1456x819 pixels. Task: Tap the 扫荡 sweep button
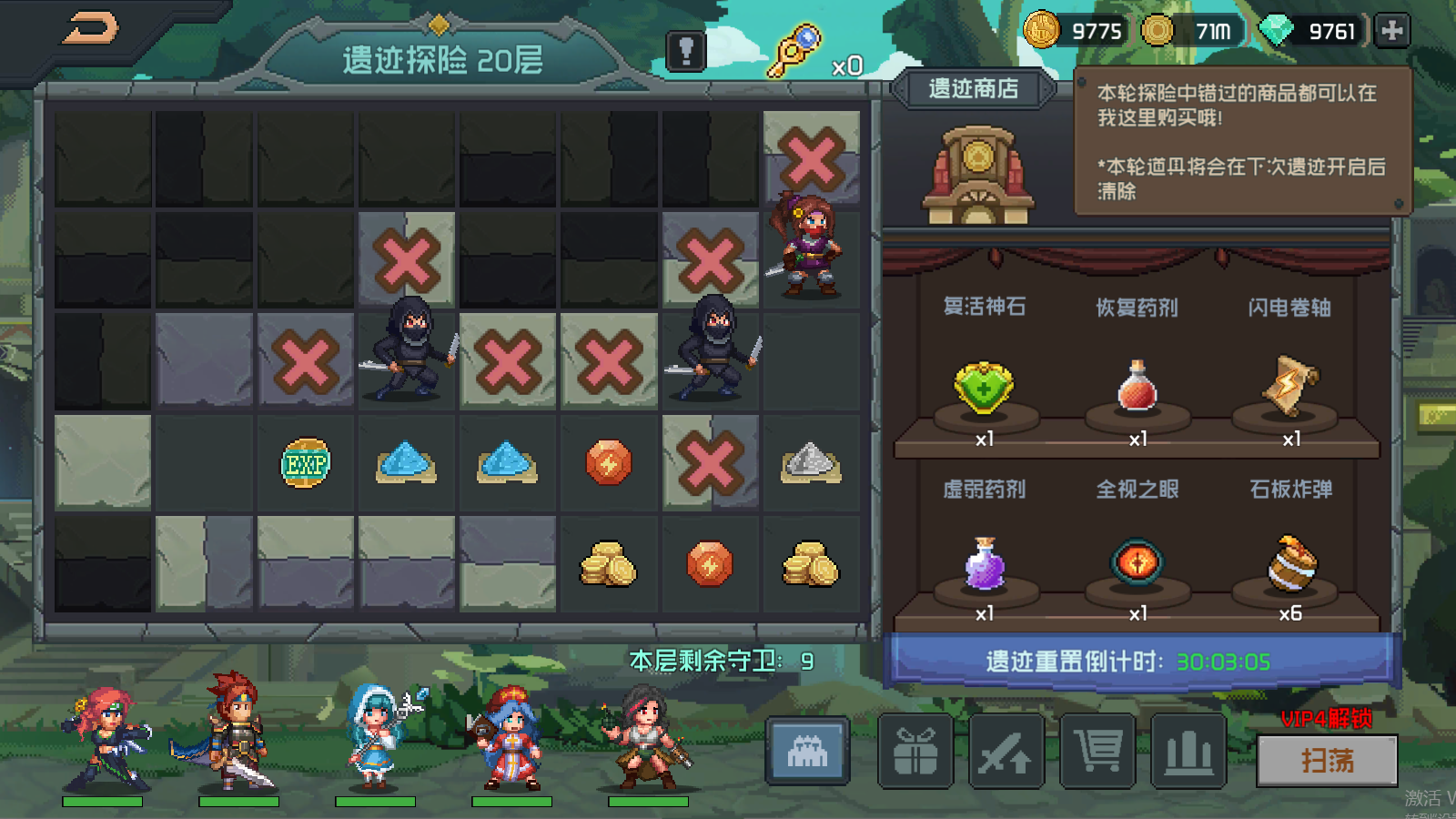(1327, 760)
